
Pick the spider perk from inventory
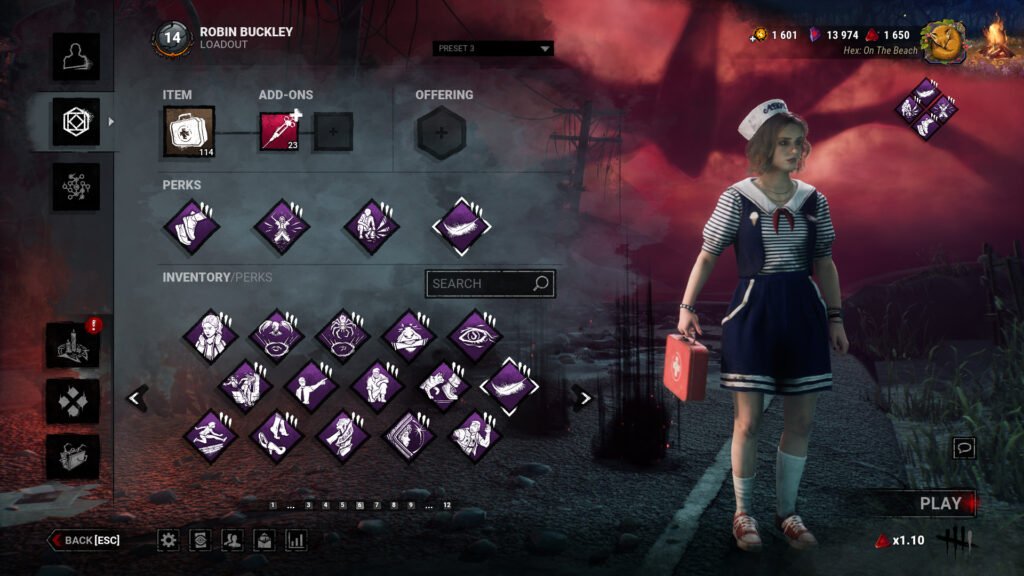point(343,335)
